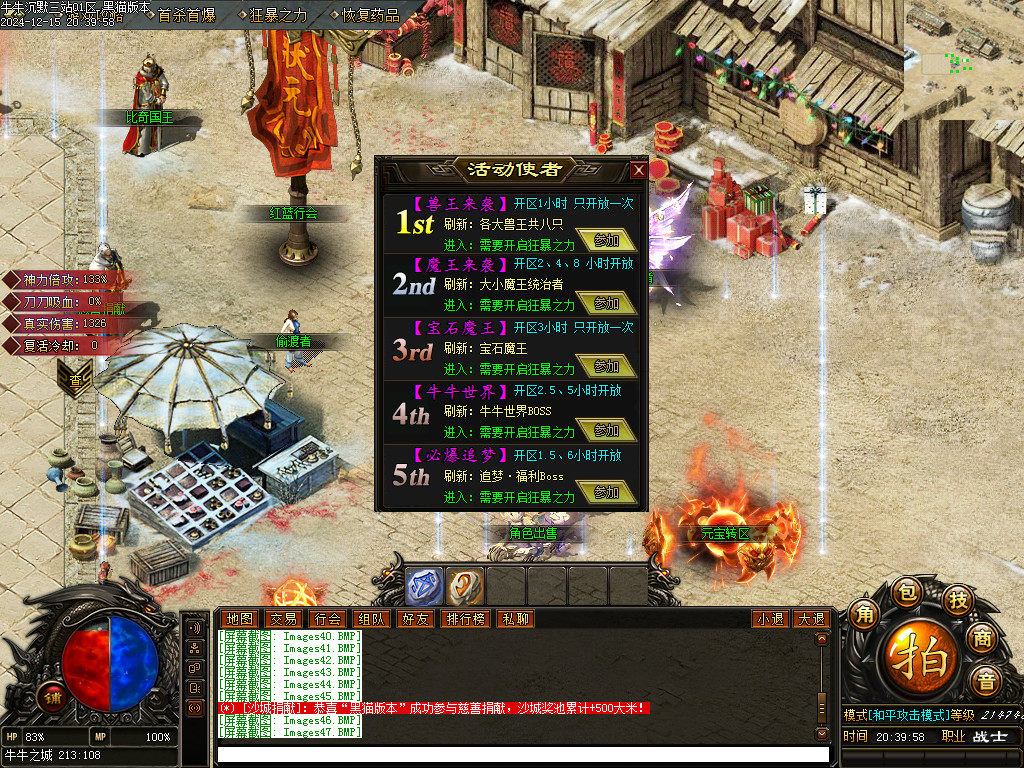
Task: Open the 交易 trade panel
Action: click(283, 619)
